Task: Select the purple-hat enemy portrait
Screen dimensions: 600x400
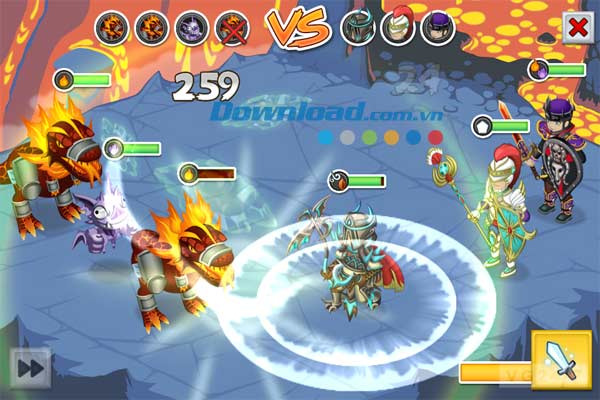Action: (437, 28)
